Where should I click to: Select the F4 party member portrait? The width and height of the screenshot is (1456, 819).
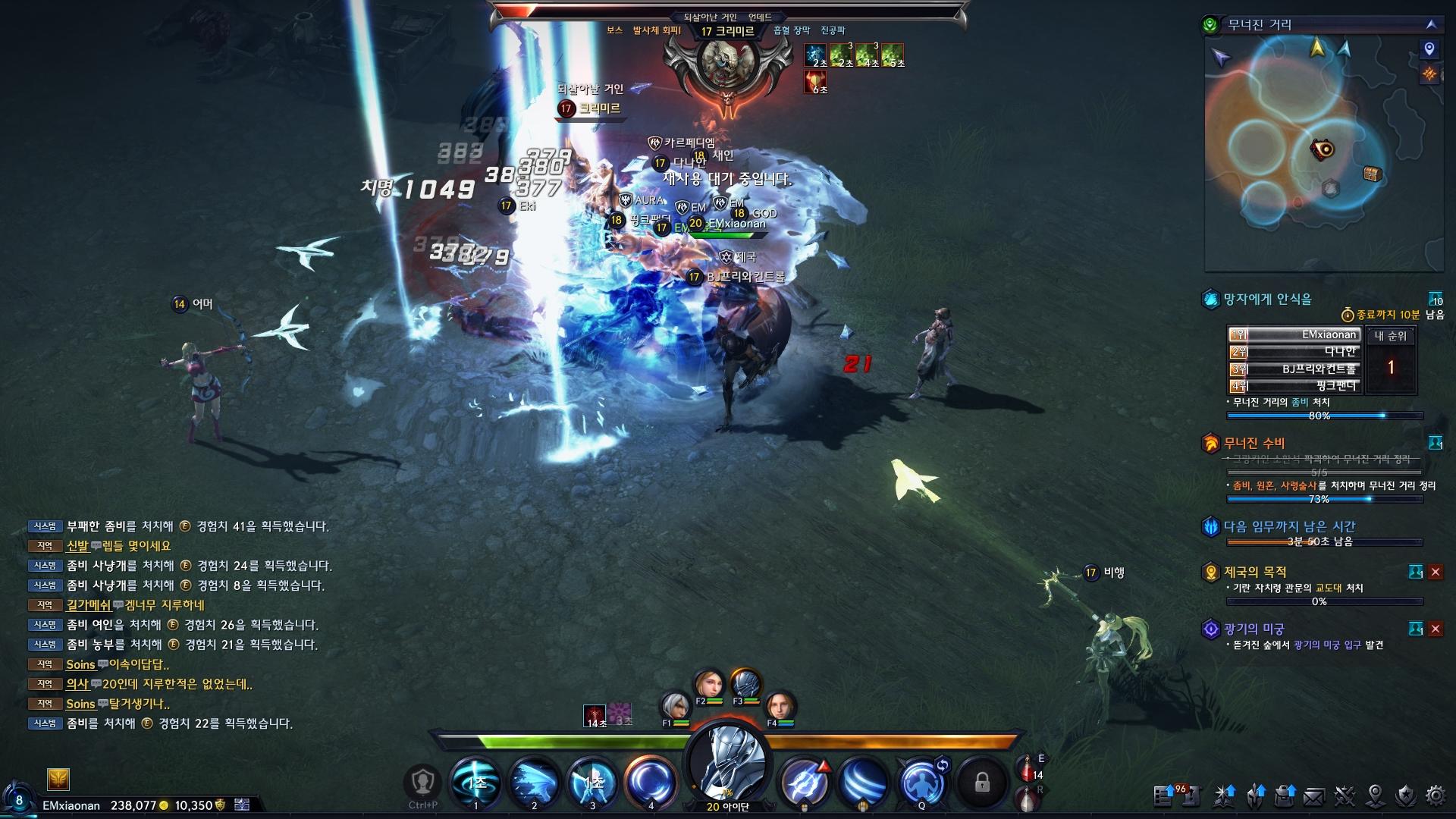779,708
